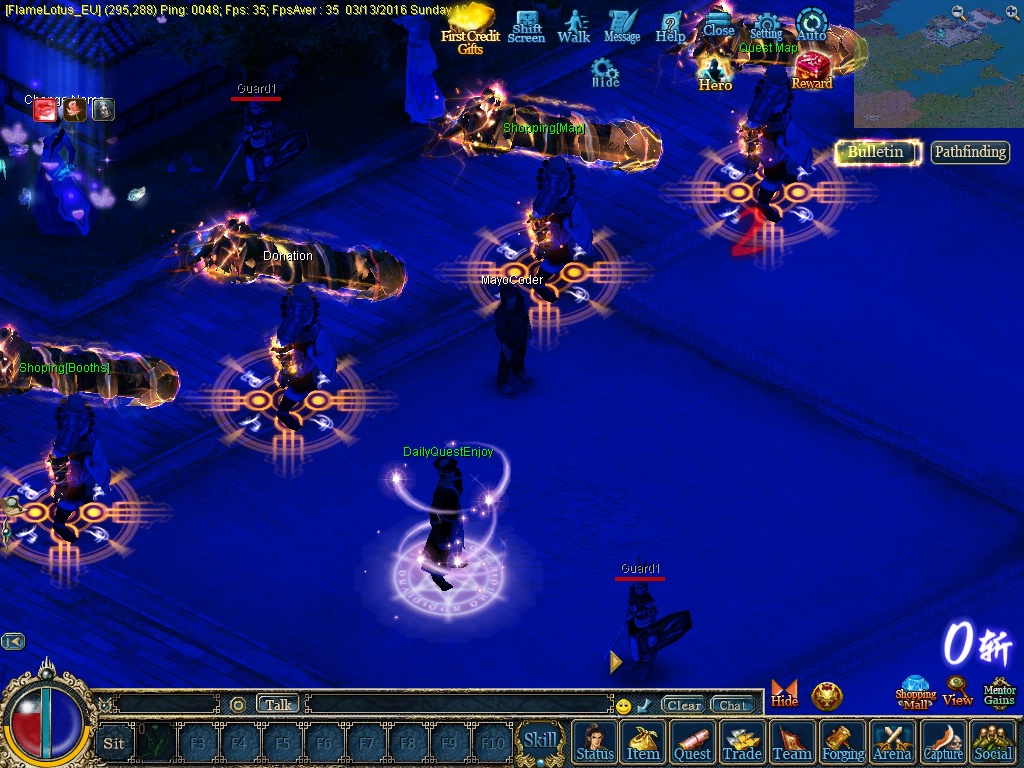
Task: Open the Shopping Mall
Action: pos(915,692)
